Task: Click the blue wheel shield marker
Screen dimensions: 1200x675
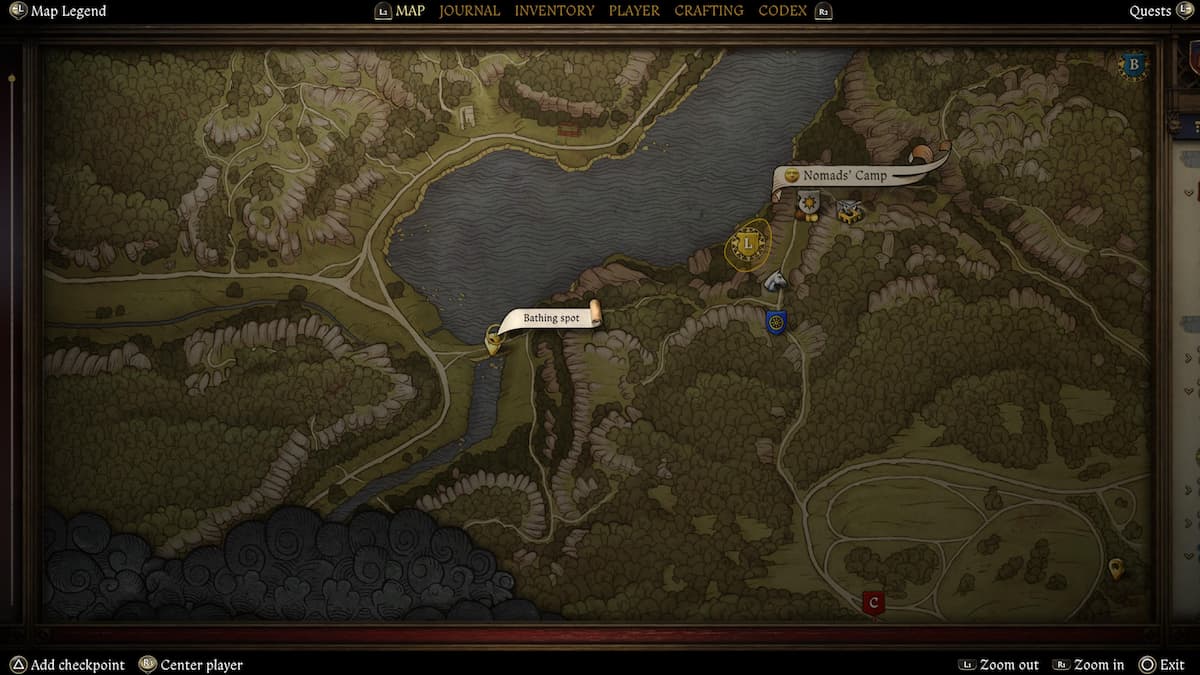Action: click(x=776, y=322)
